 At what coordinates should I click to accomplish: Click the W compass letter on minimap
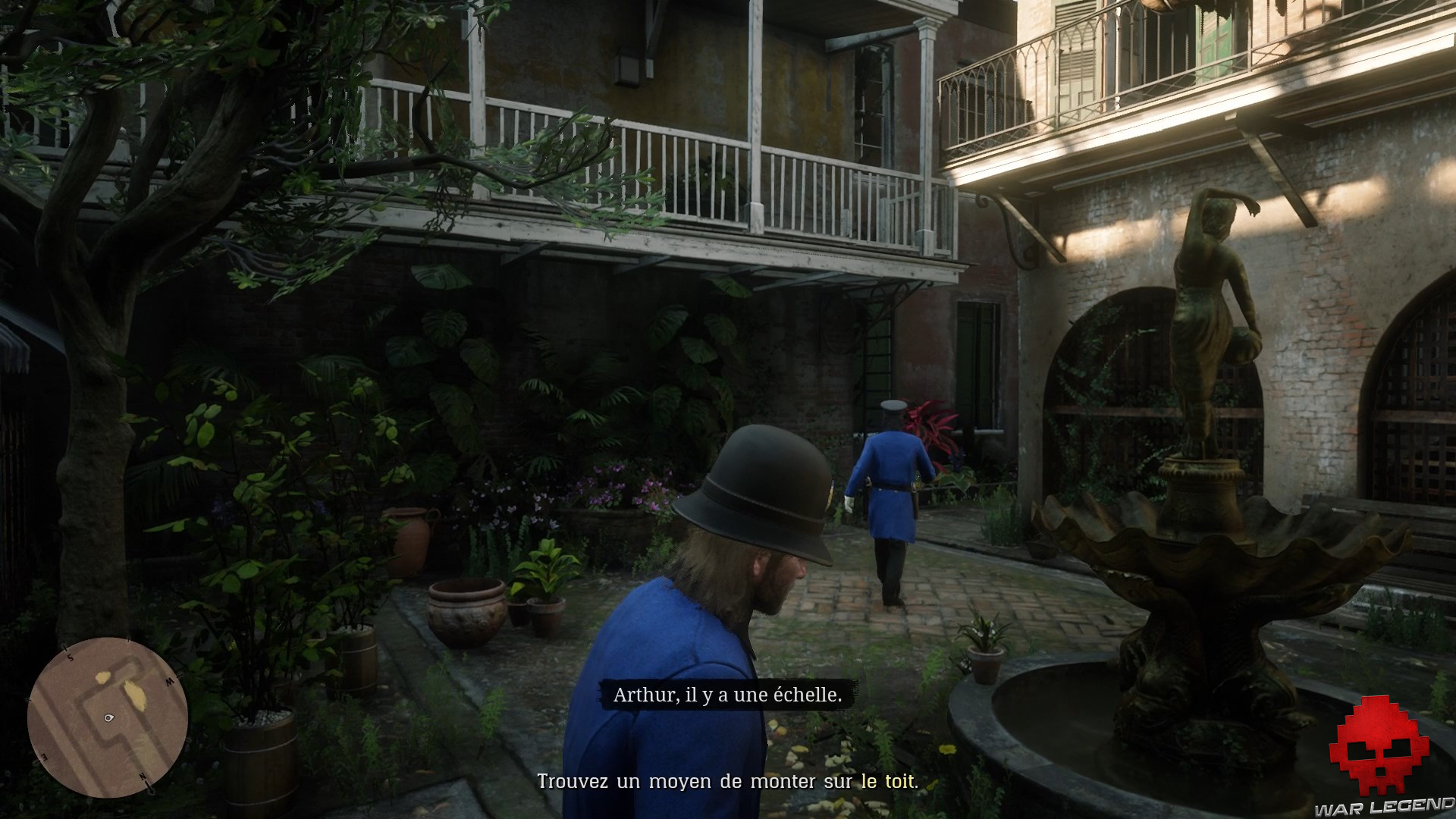[x=169, y=680]
